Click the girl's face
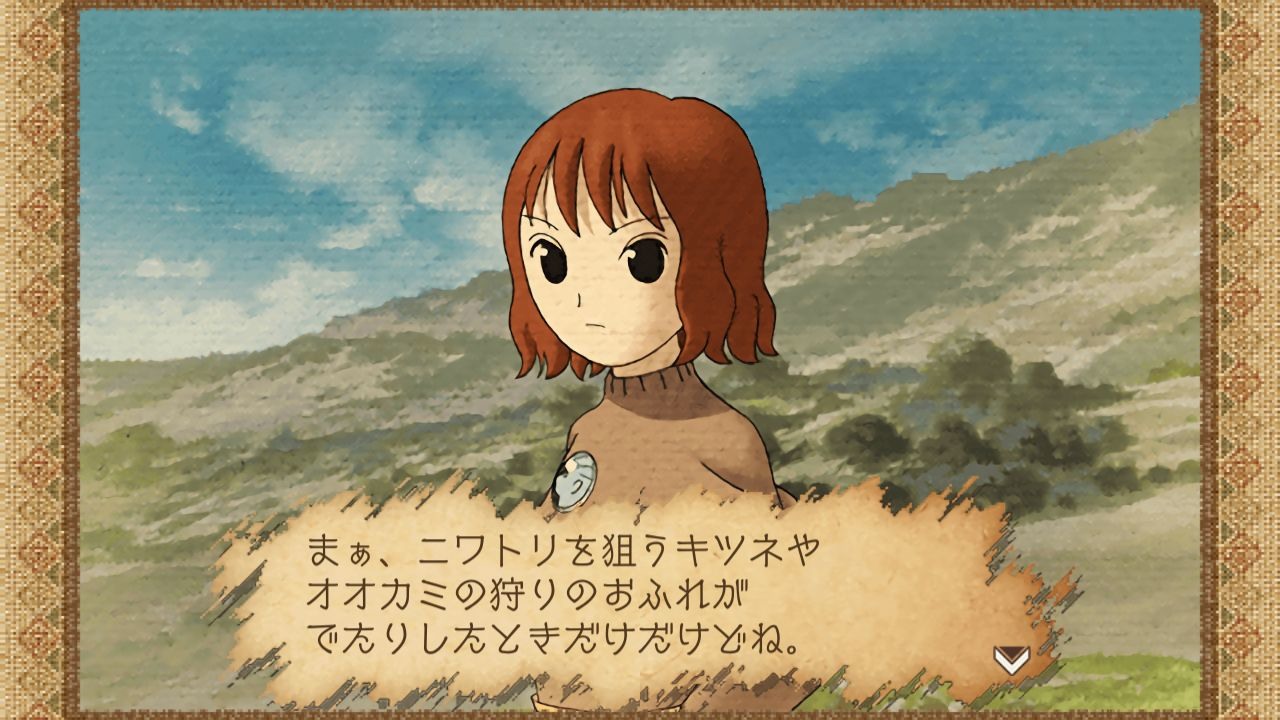The width and height of the screenshot is (1280, 720). click(x=605, y=280)
